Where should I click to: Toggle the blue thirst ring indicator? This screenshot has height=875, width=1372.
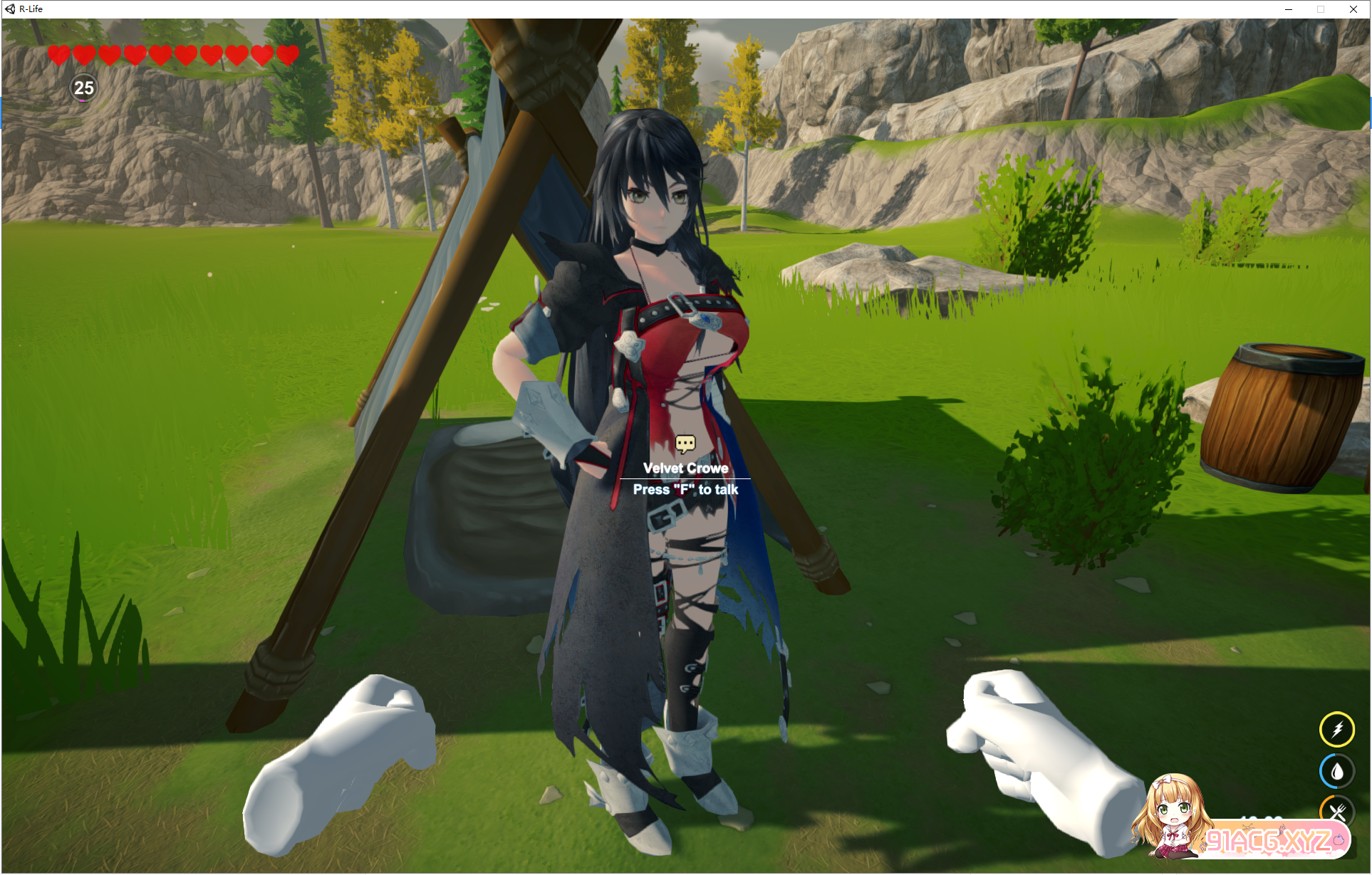point(1338,770)
